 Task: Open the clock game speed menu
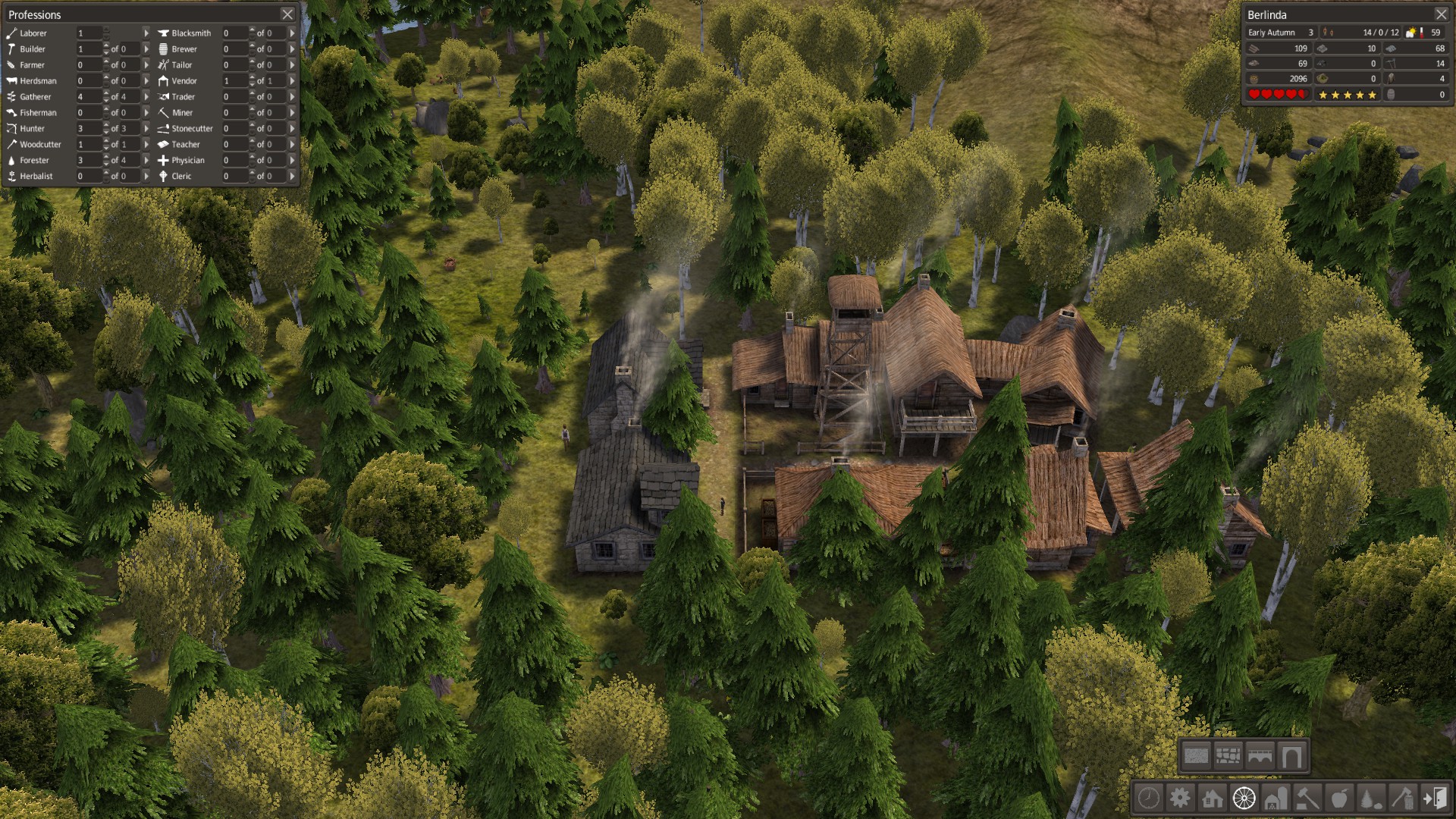(x=1149, y=798)
